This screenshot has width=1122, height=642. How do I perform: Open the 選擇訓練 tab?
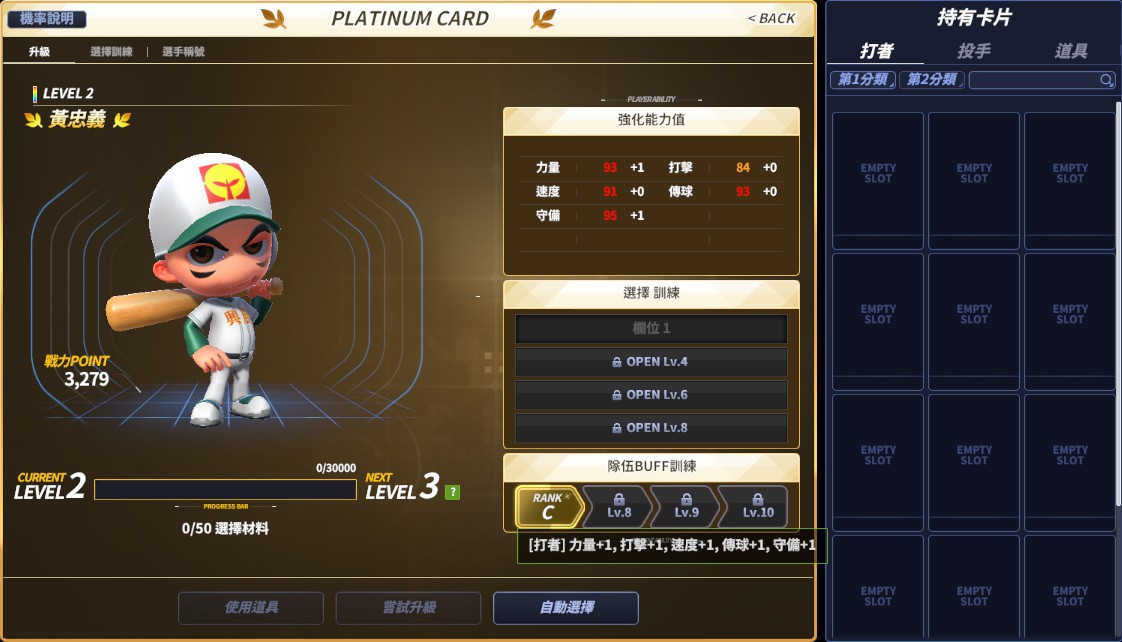click(x=111, y=52)
